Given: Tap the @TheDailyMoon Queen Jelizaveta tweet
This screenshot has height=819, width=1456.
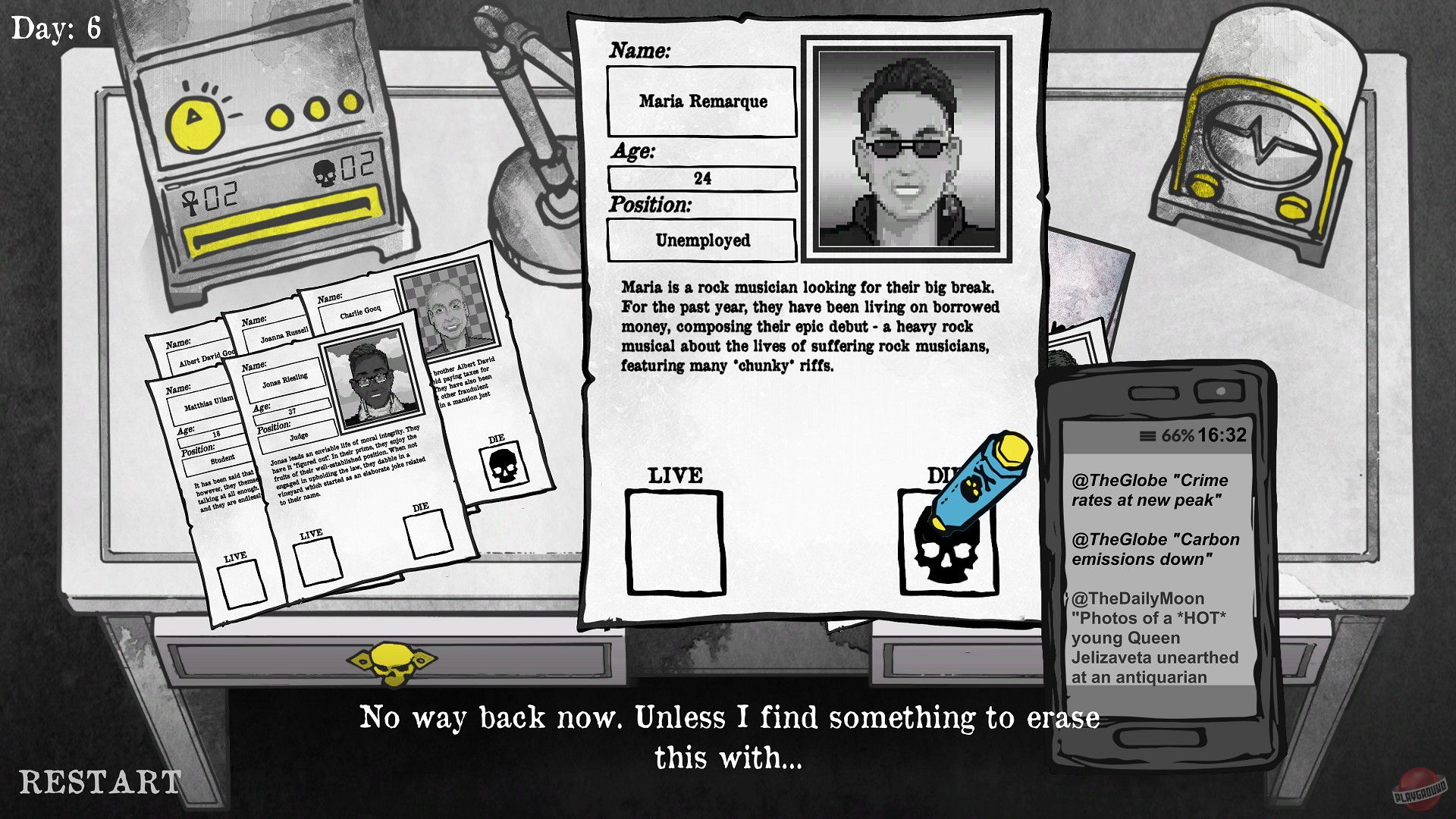Looking at the screenshot, I should (1153, 637).
